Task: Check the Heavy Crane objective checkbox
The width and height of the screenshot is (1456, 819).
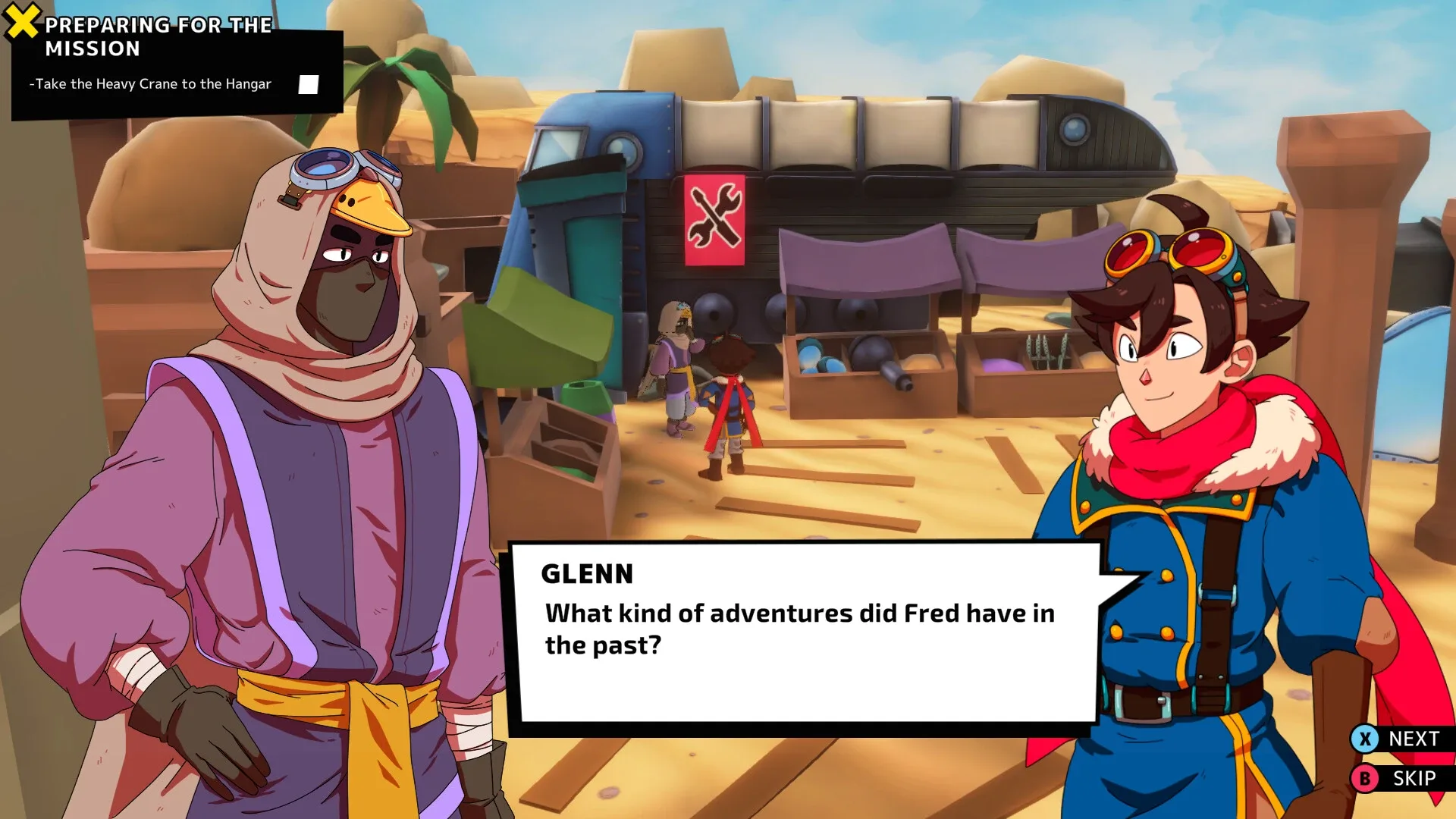Action: tap(307, 85)
